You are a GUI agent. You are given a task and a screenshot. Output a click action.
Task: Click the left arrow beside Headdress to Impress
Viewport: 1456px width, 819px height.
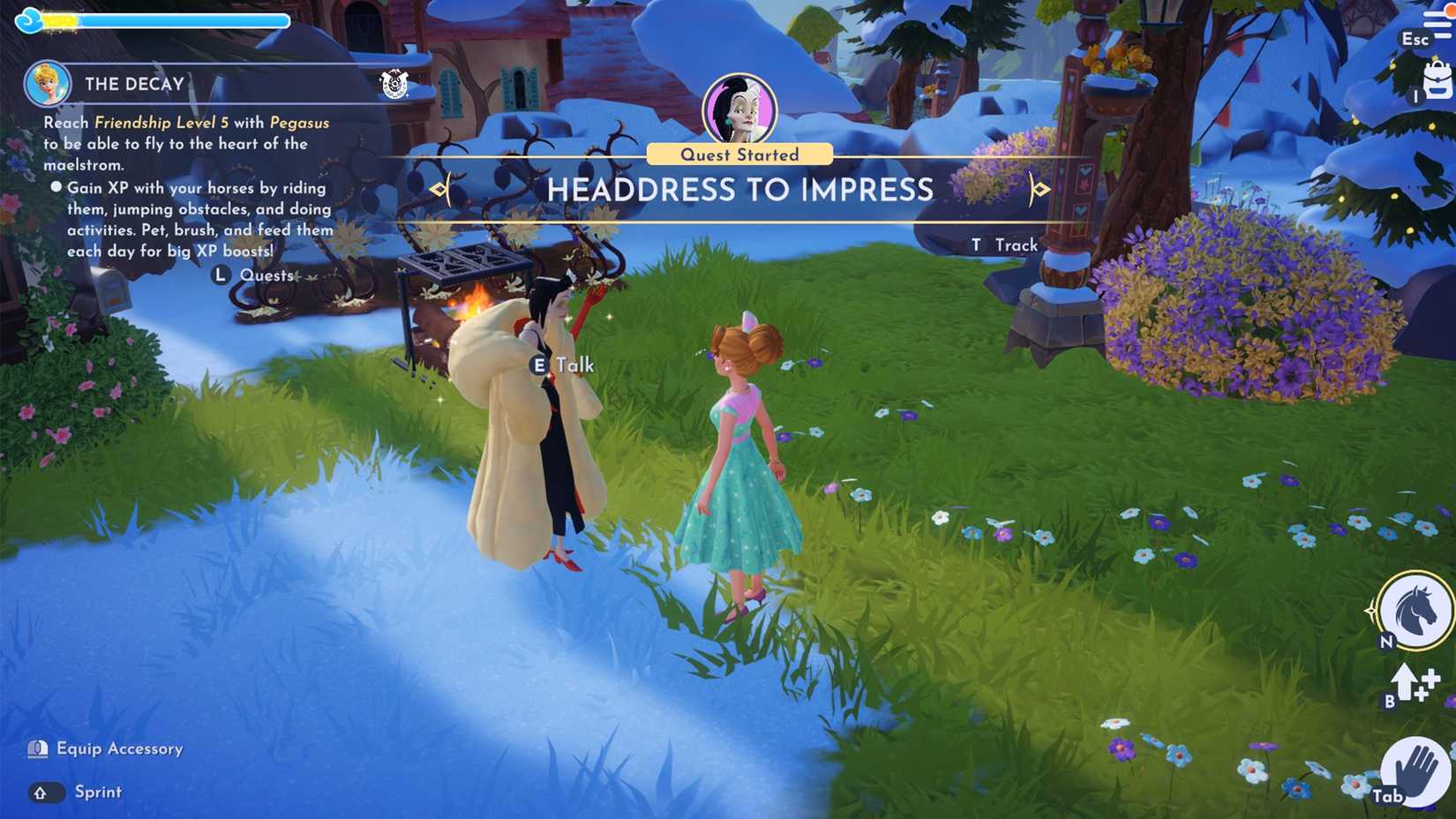click(439, 190)
